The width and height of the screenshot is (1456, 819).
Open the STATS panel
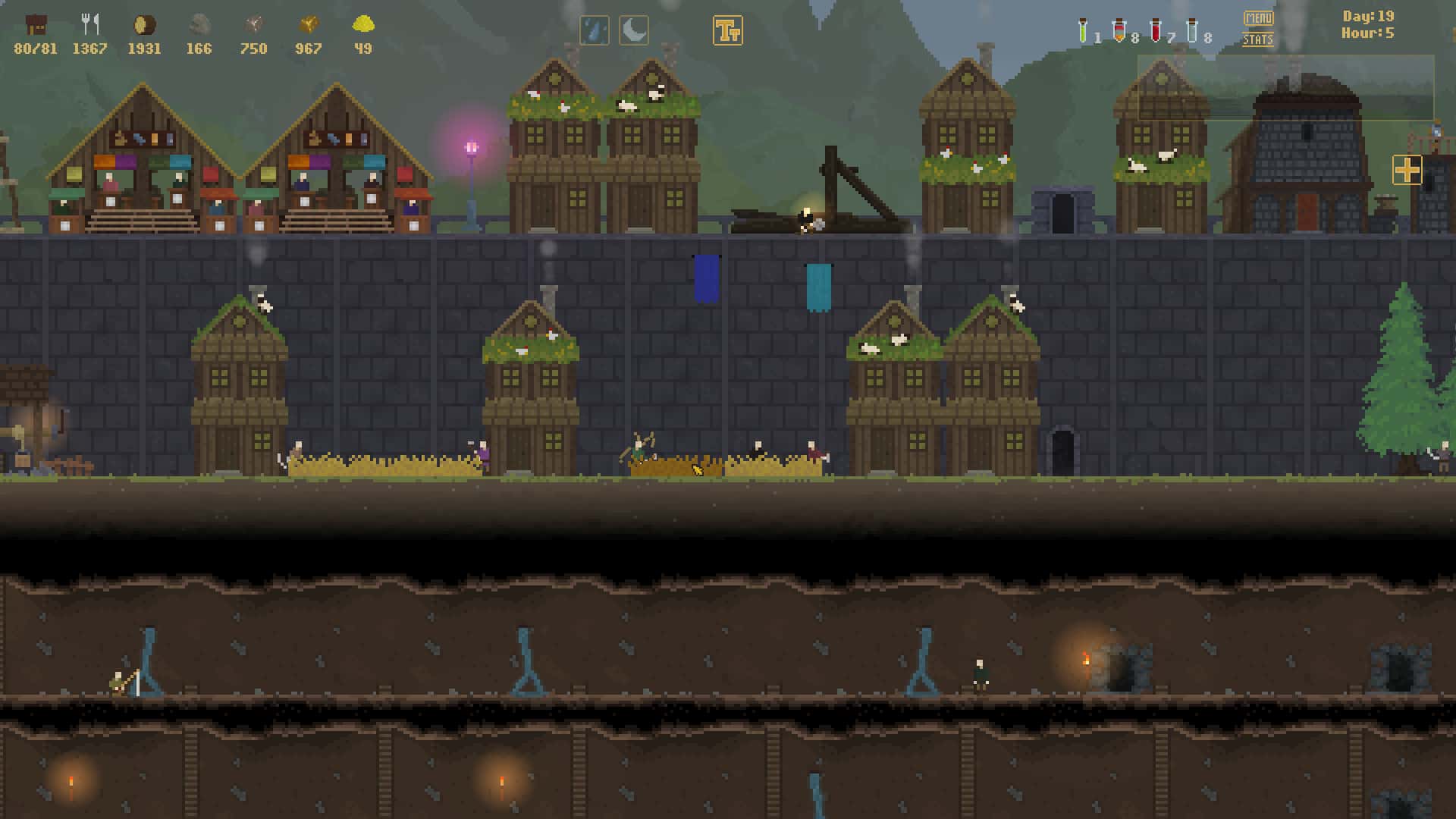pos(1258,39)
